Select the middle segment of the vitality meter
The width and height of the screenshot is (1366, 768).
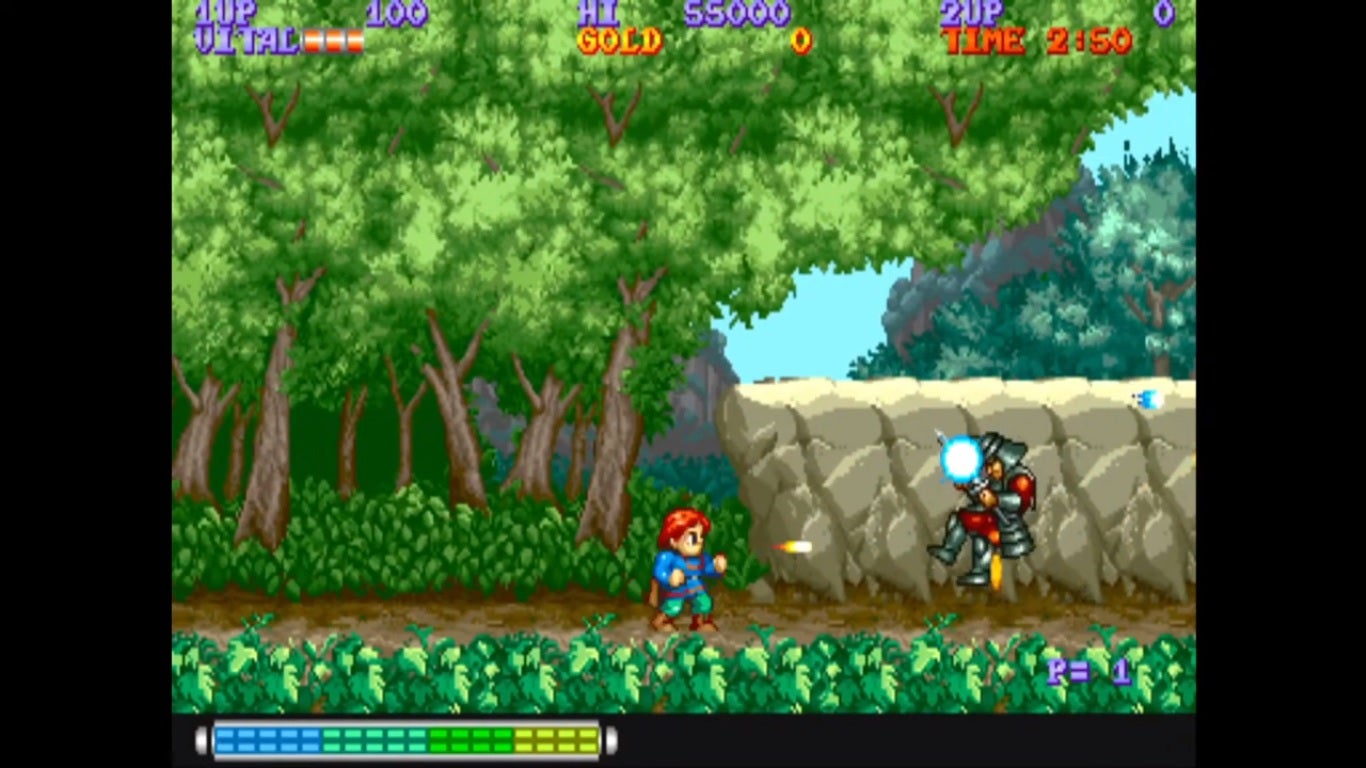[333, 42]
